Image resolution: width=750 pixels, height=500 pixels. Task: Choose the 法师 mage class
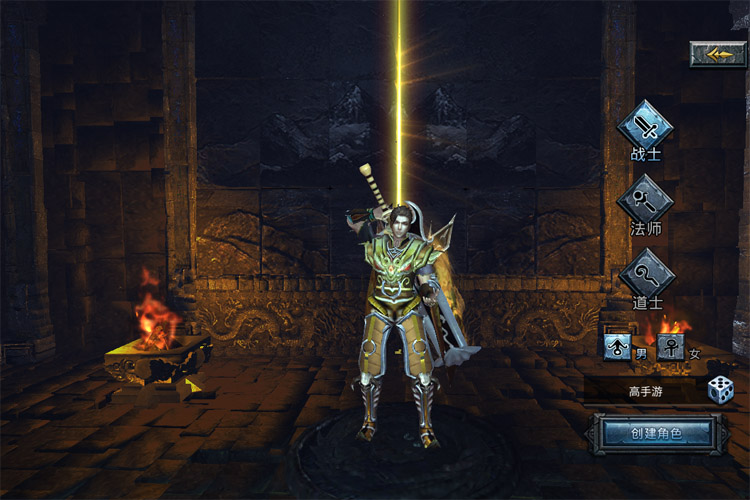(645, 200)
